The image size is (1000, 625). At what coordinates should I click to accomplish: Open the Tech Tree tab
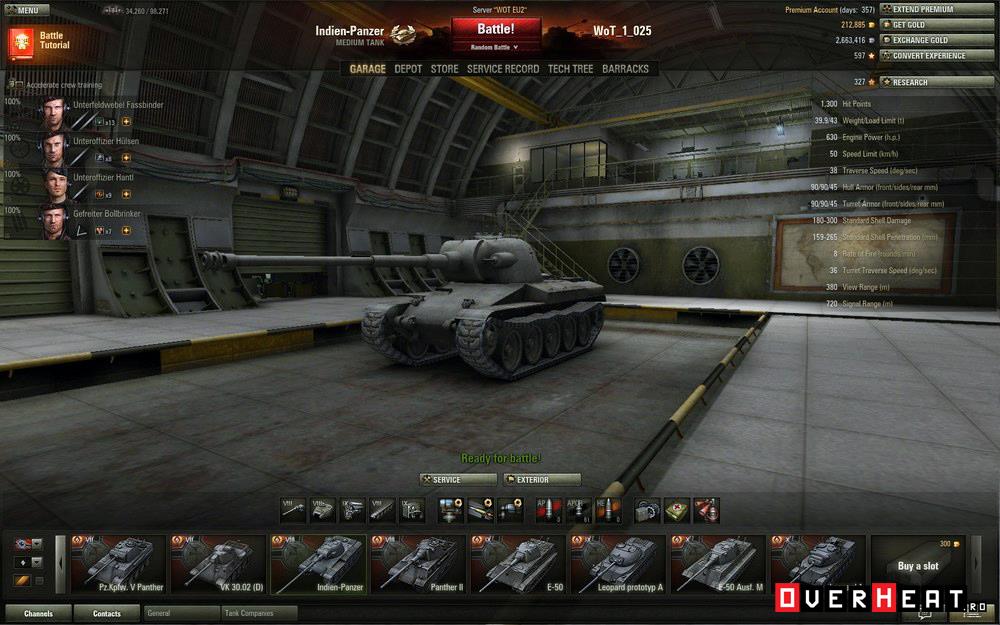[570, 69]
